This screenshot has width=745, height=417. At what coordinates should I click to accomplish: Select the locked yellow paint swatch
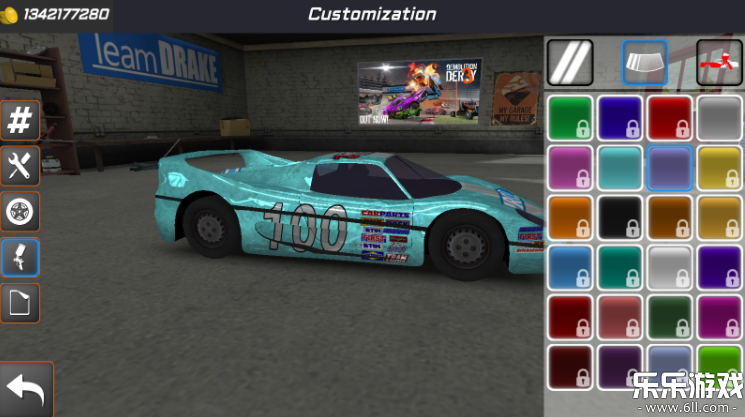[x=719, y=167]
